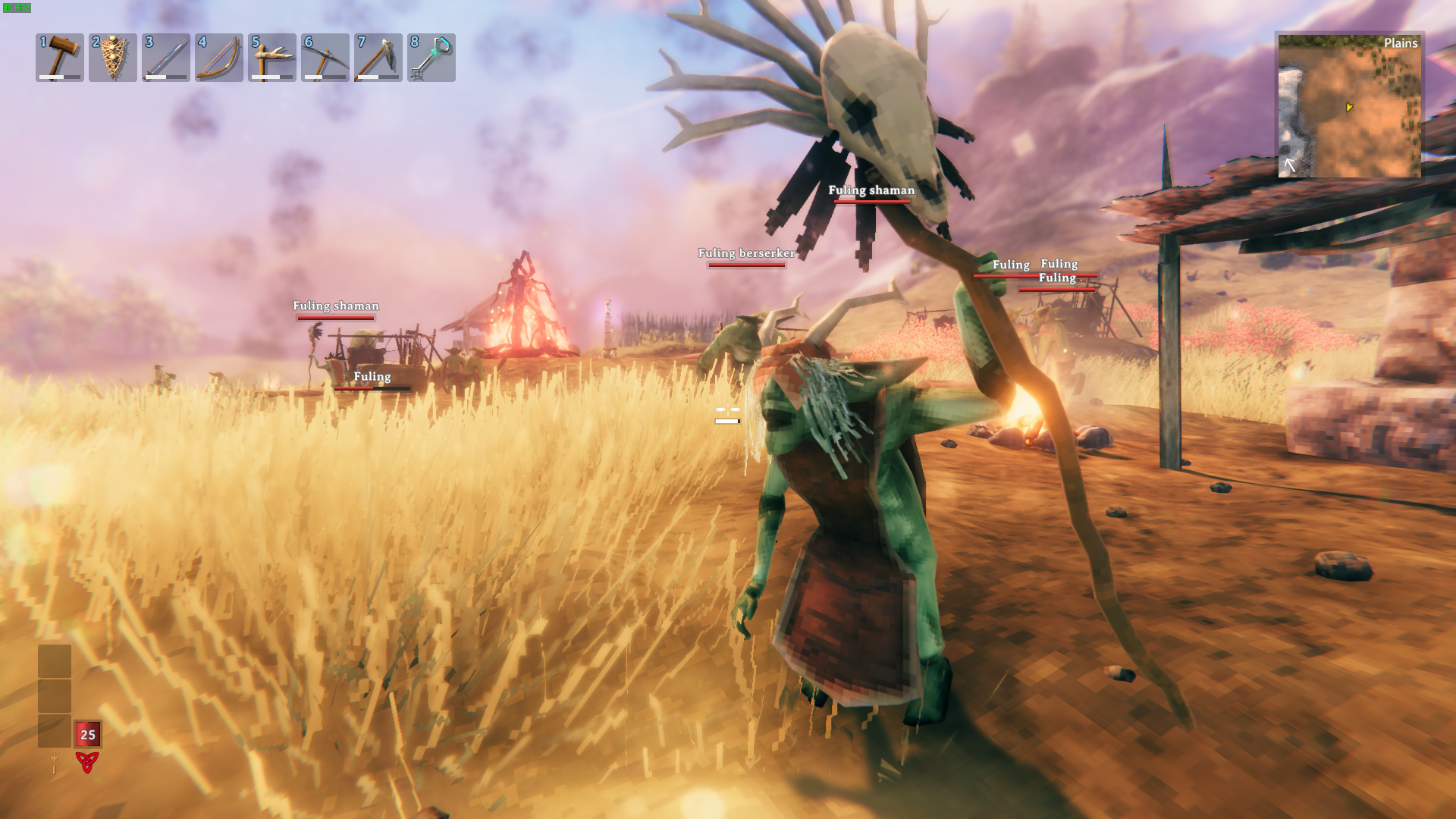Image resolution: width=1456 pixels, height=819 pixels.
Task: Choose the sword in hotbar slot 3
Action: (166, 58)
